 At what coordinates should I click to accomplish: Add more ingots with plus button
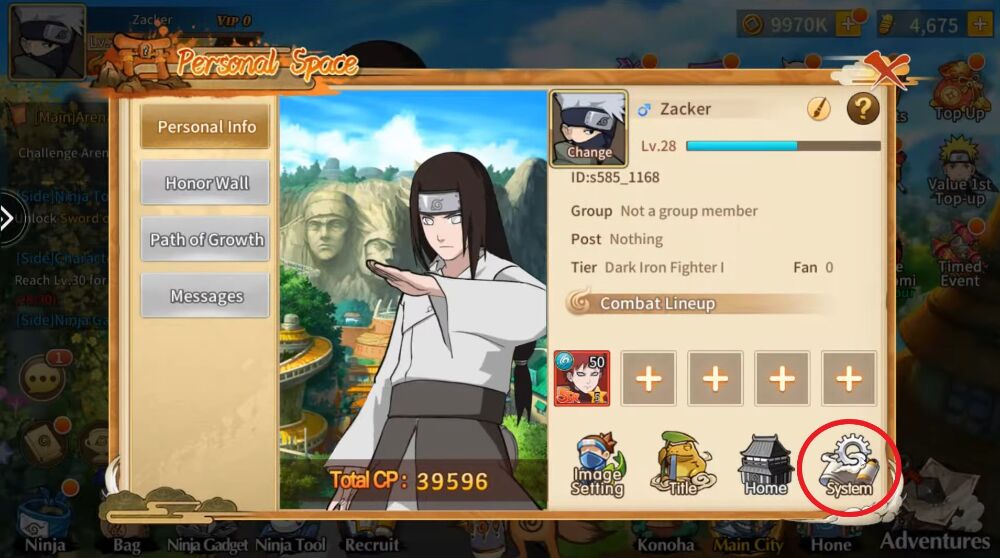click(979, 25)
